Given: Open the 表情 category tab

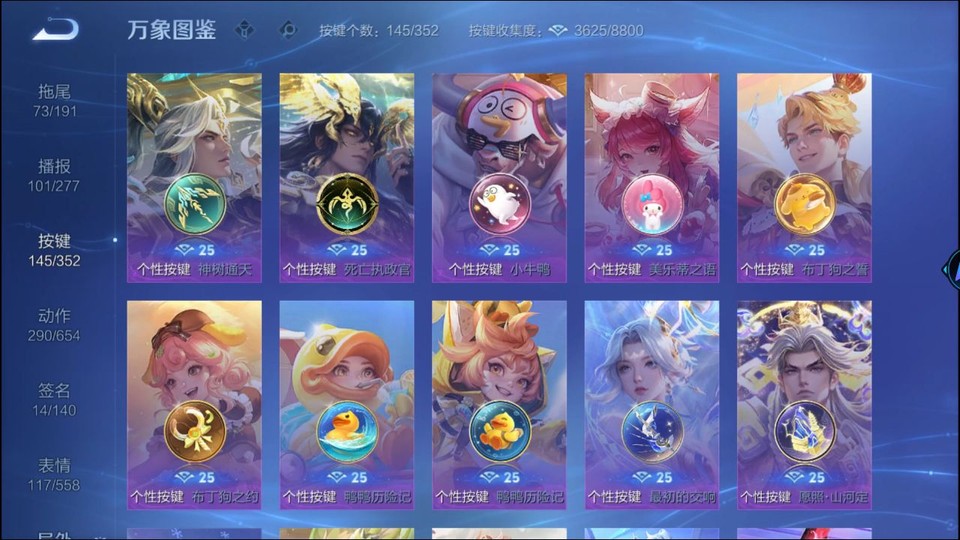Looking at the screenshot, I should click(x=54, y=474).
